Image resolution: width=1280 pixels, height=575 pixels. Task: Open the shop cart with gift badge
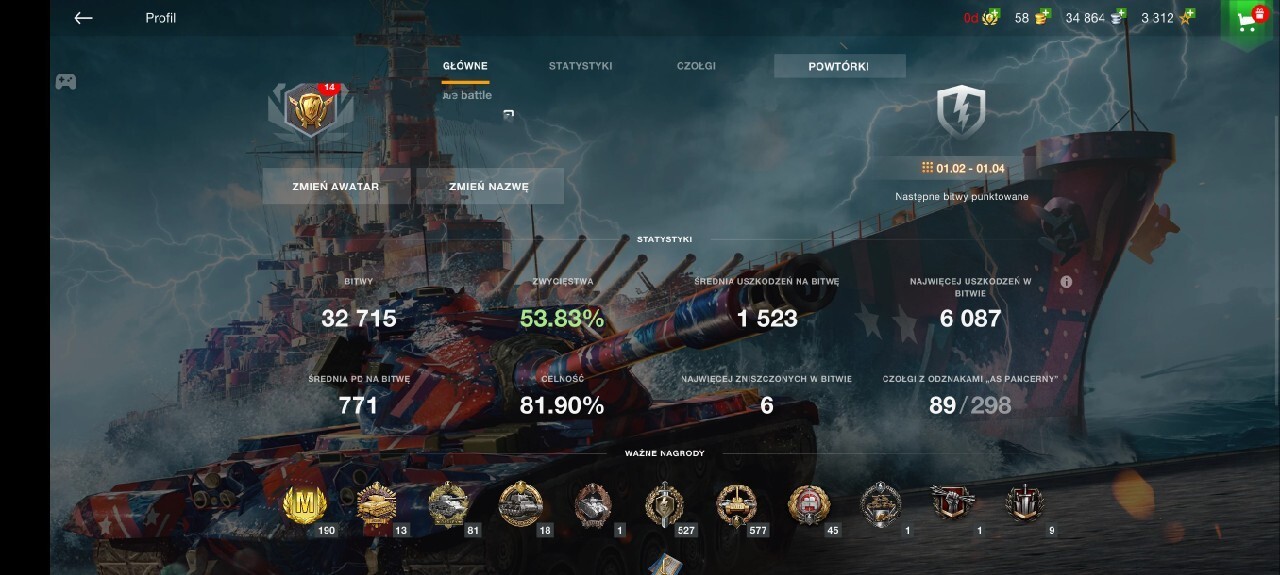[1248, 22]
